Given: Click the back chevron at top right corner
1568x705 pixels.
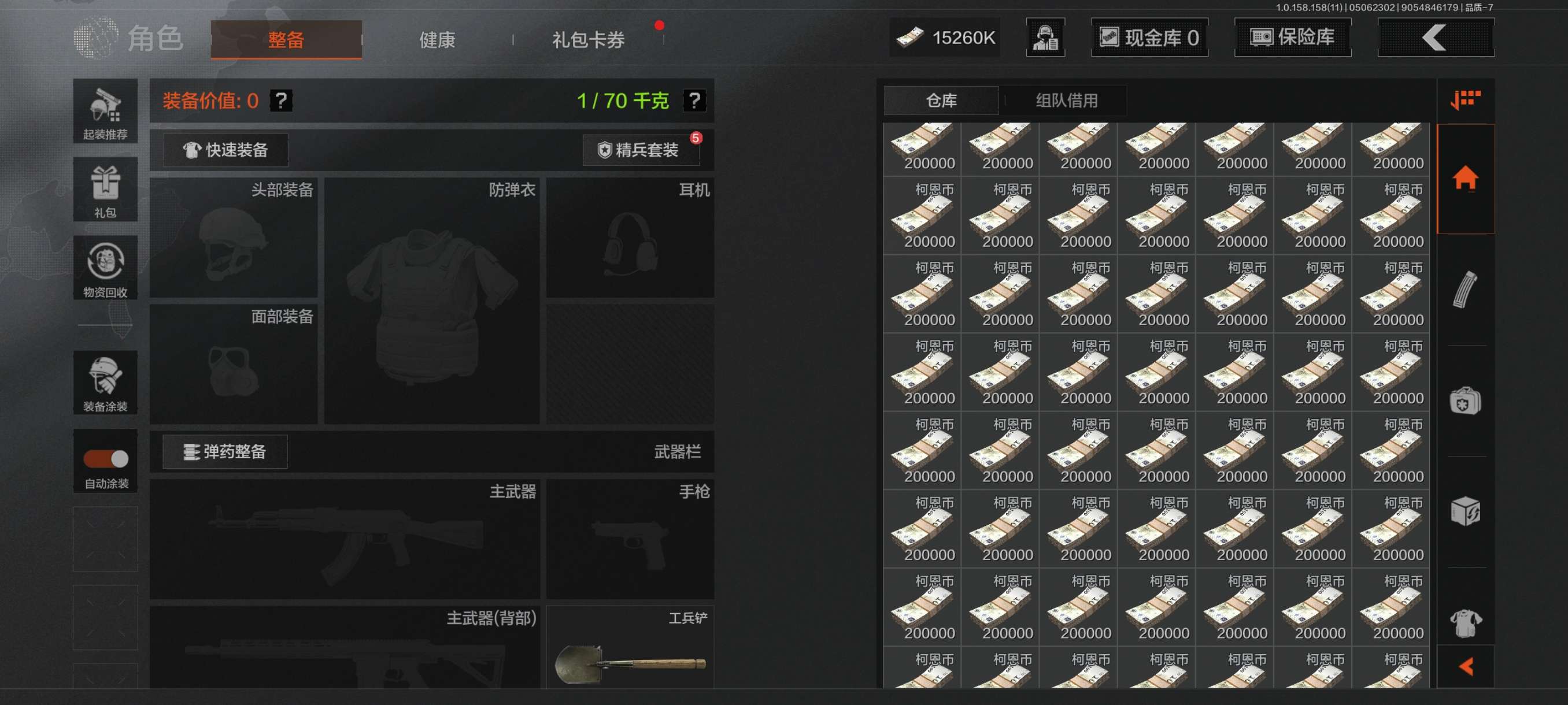Looking at the screenshot, I should (1435, 38).
